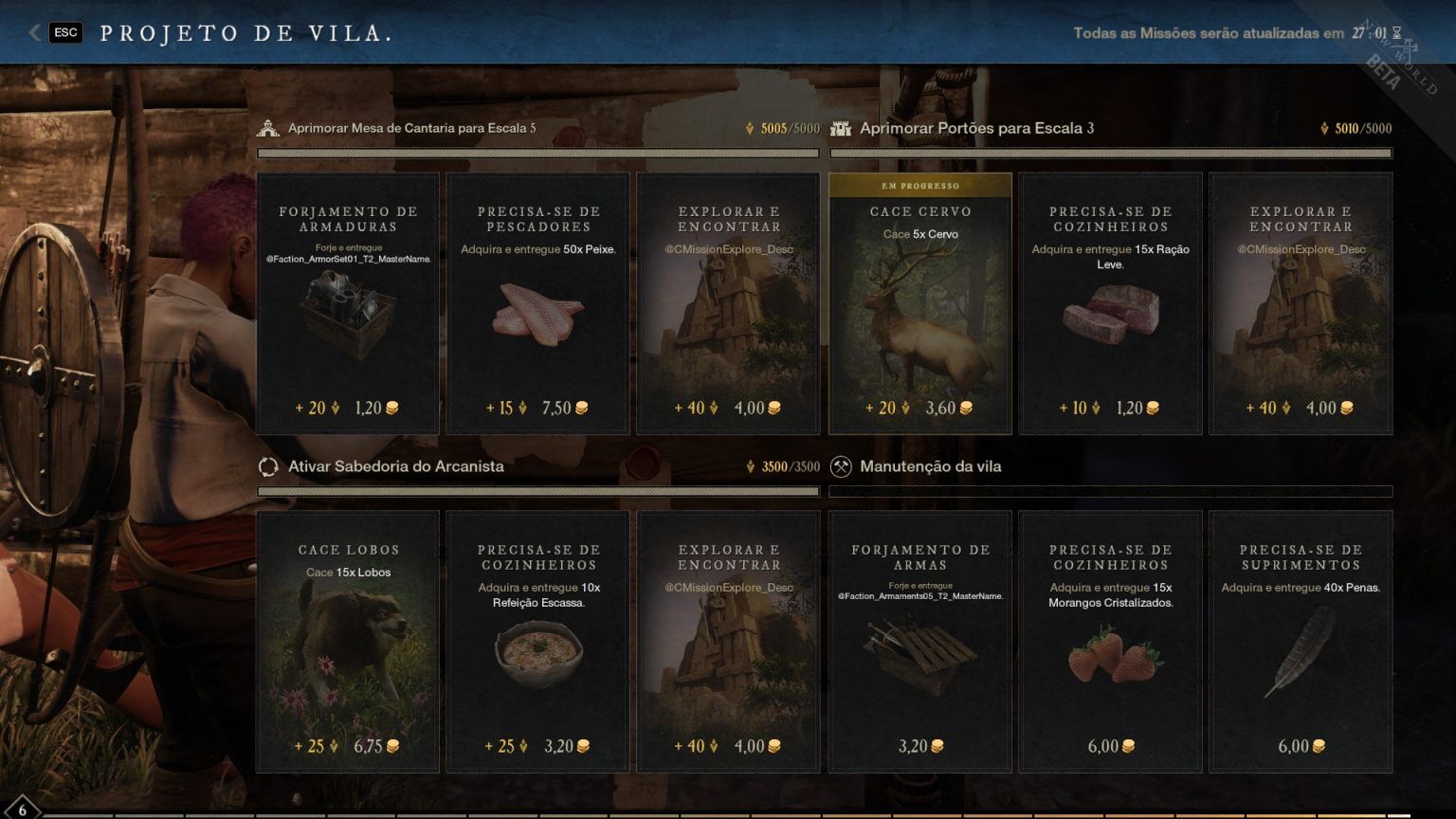Select the "Forjamento de Armas" mission card
1456x819 pixels.
point(919,642)
